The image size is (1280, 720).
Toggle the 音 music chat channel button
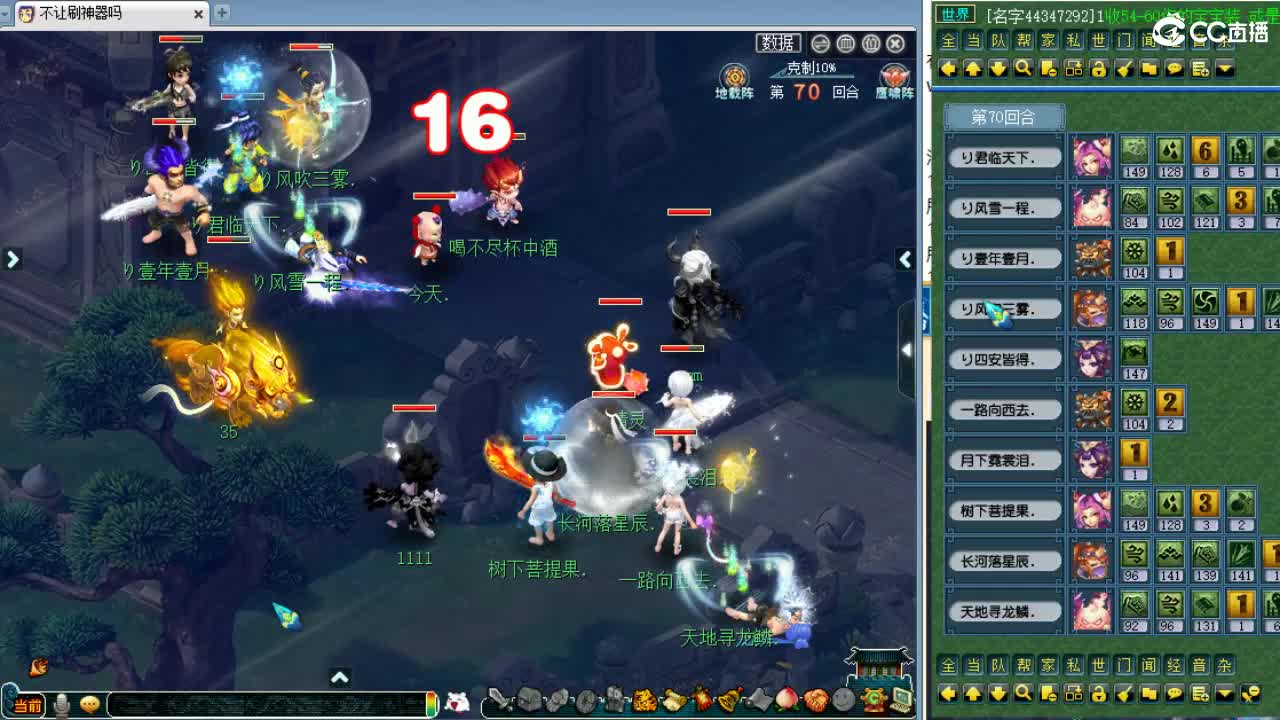(x=1198, y=38)
